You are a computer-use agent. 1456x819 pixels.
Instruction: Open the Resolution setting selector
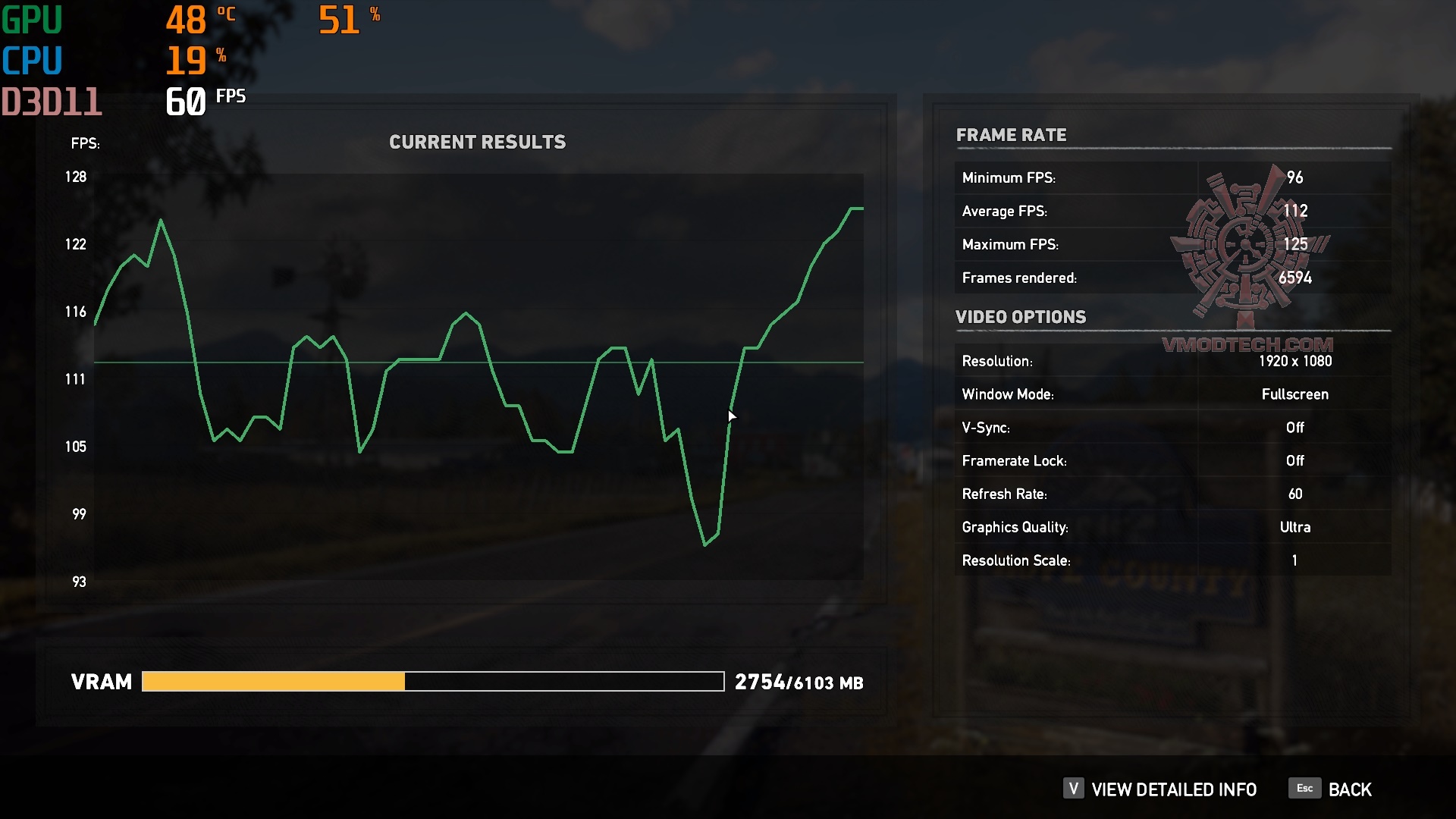[x=1295, y=361]
